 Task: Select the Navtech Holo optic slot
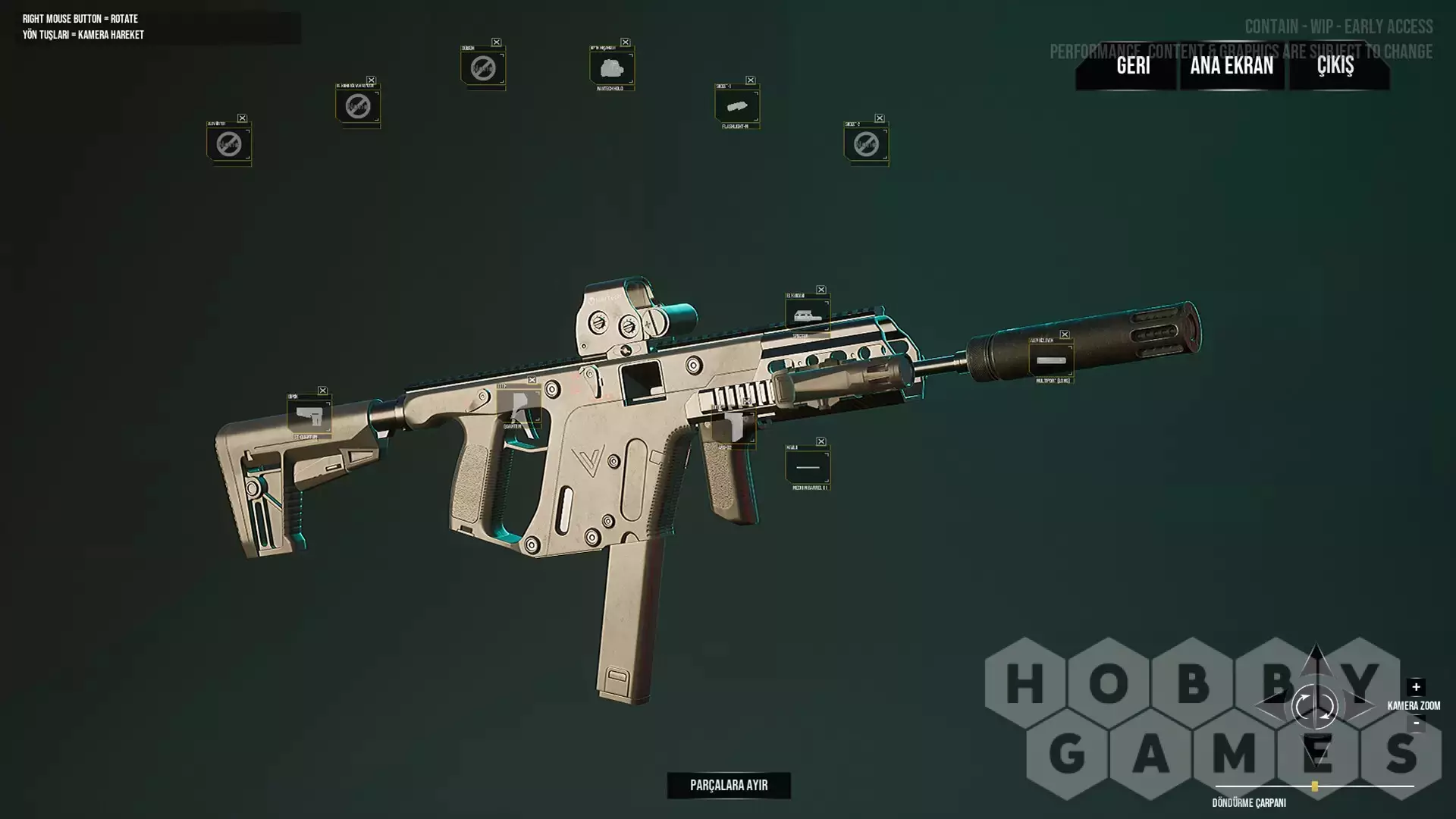coord(612,68)
